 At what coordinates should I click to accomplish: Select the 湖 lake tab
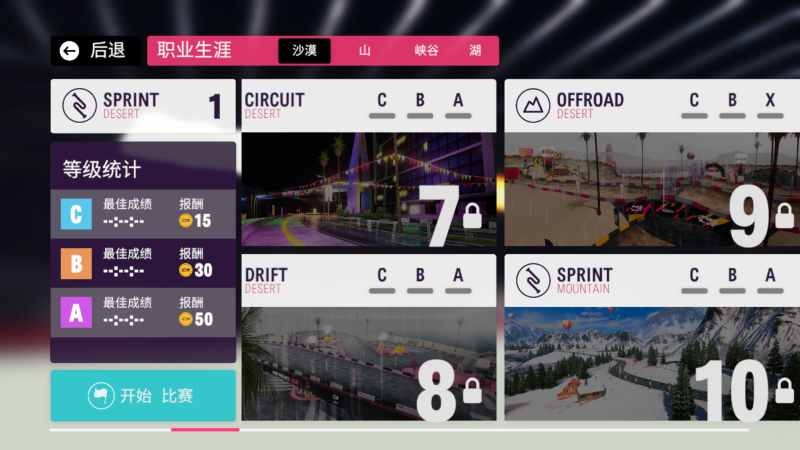[475, 51]
